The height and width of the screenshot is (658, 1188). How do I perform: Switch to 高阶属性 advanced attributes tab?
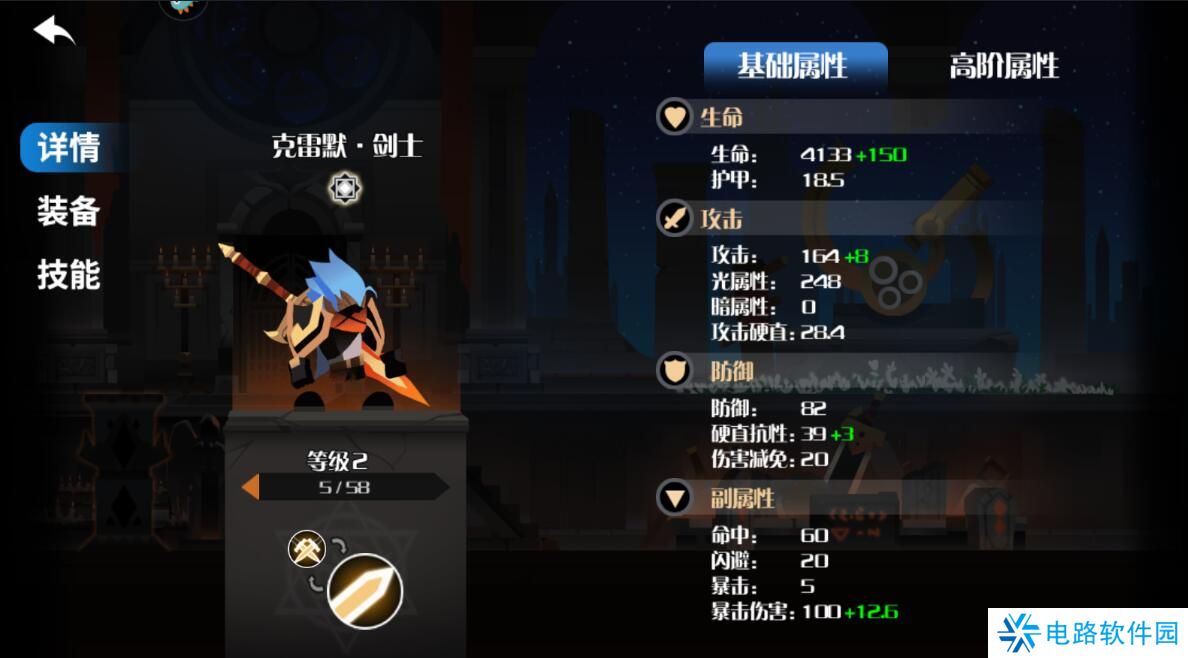click(1003, 67)
